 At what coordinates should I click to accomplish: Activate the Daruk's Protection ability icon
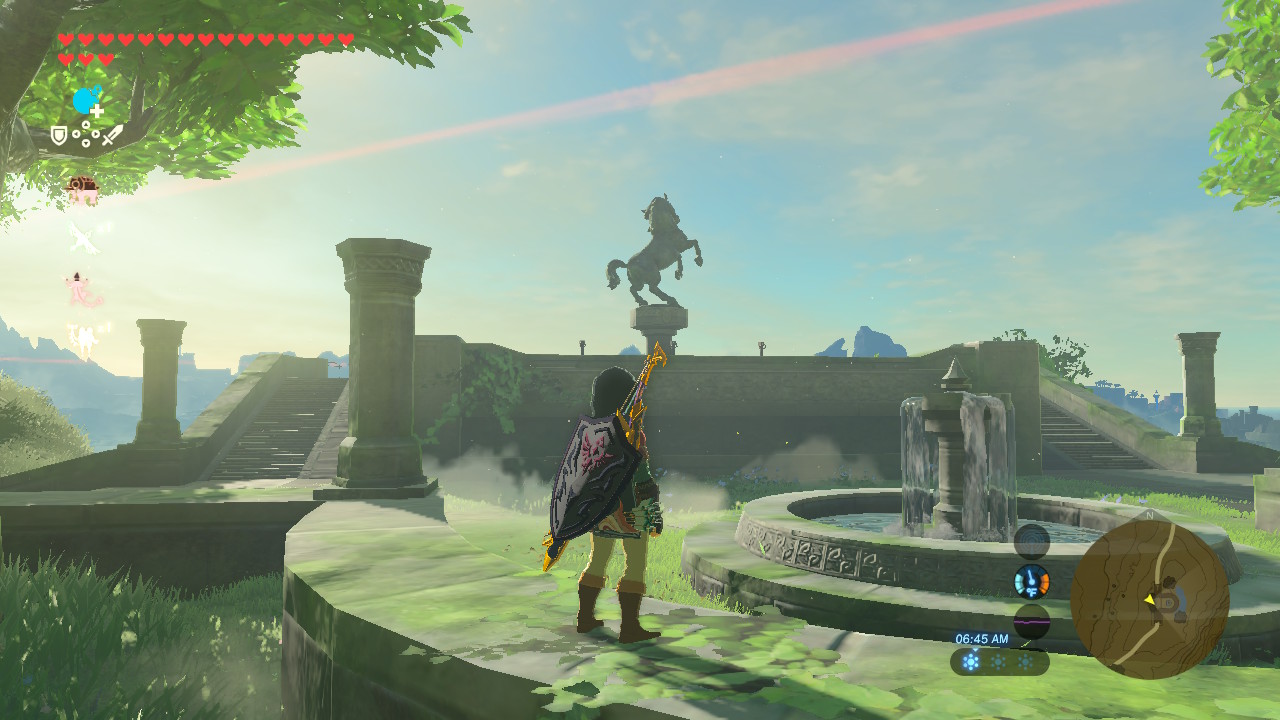point(82,189)
